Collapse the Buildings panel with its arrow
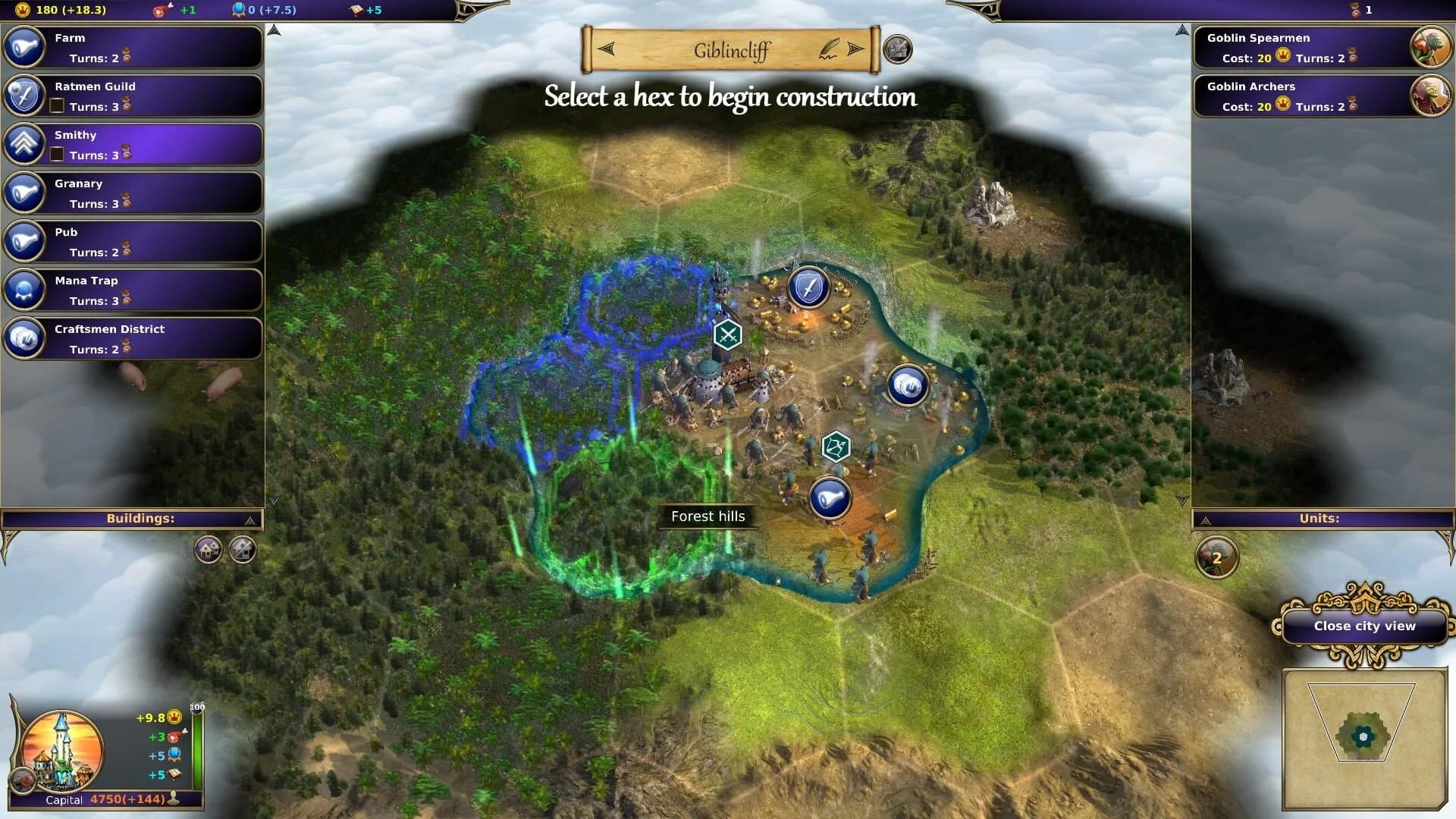The height and width of the screenshot is (819, 1456). point(248,519)
